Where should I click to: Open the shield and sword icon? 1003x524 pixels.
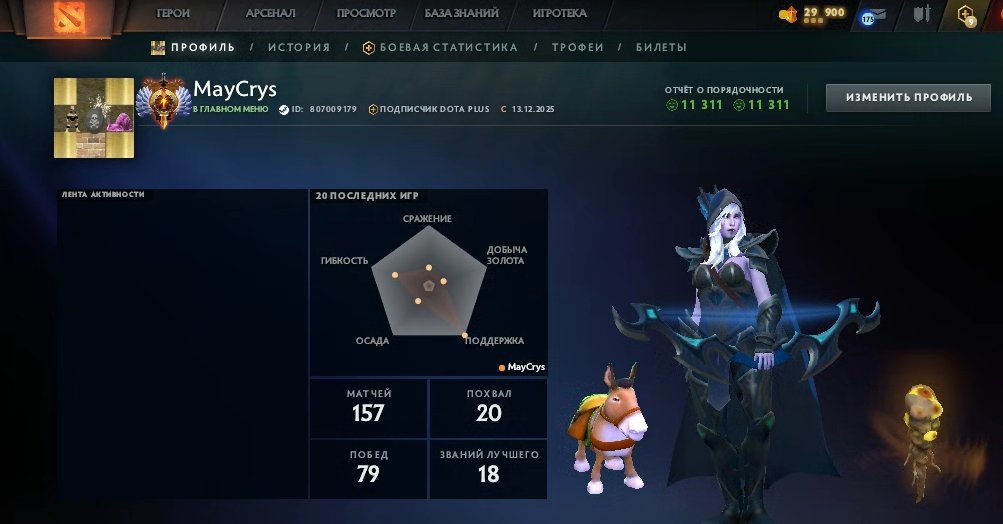click(921, 15)
